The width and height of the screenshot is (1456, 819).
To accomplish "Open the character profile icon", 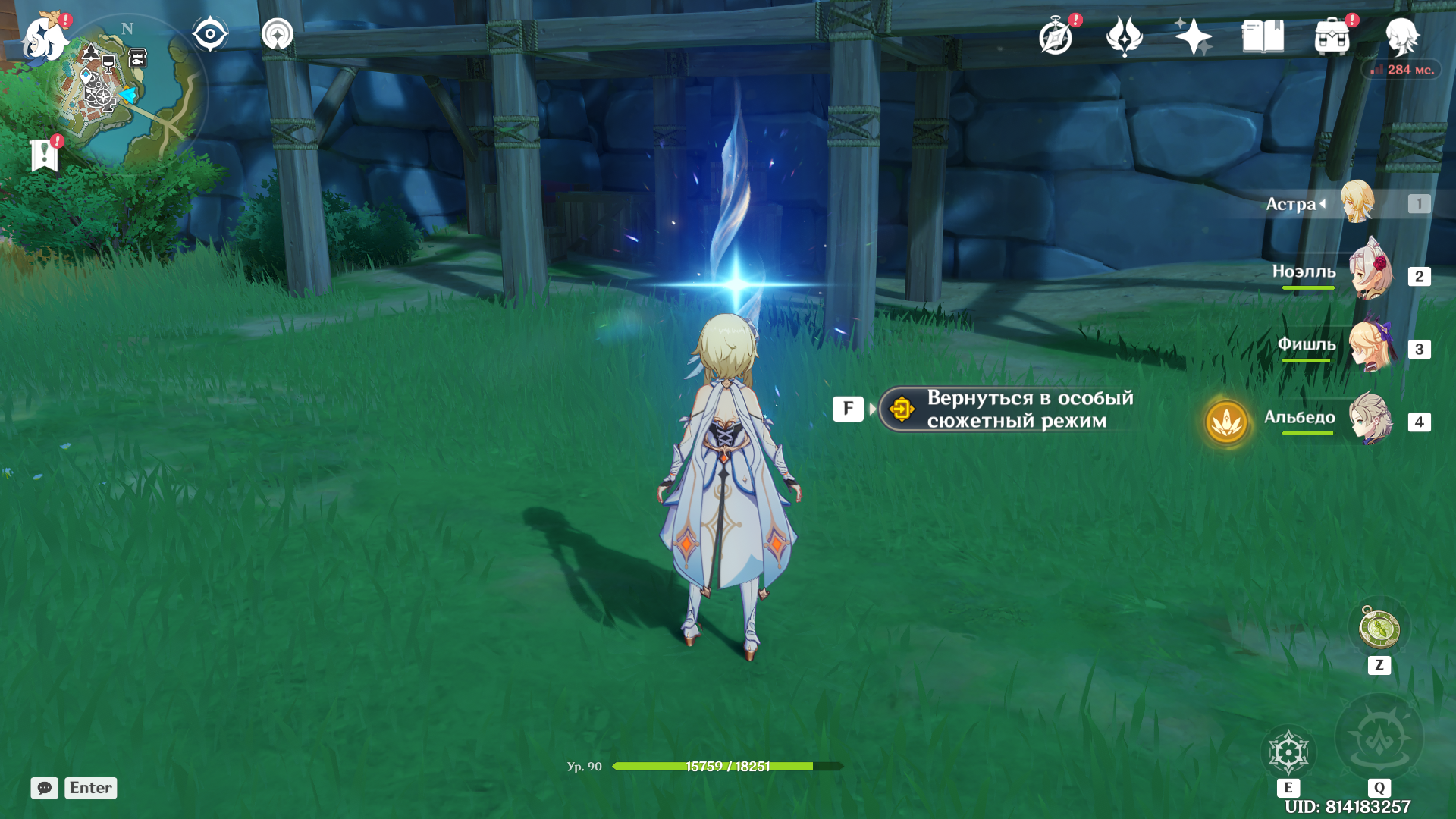I will [1401, 36].
